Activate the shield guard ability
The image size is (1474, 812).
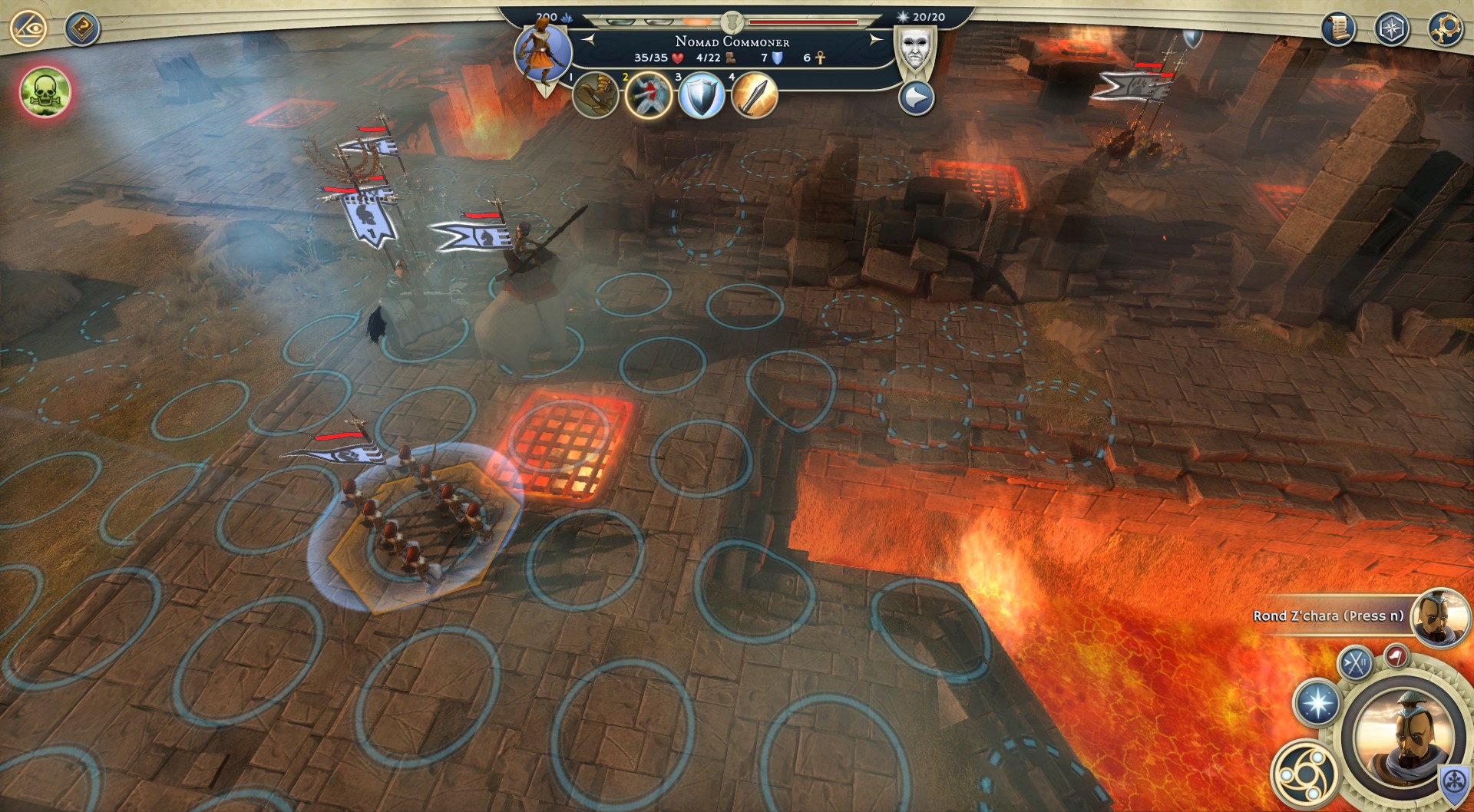pyautogui.click(x=701, y=96)
